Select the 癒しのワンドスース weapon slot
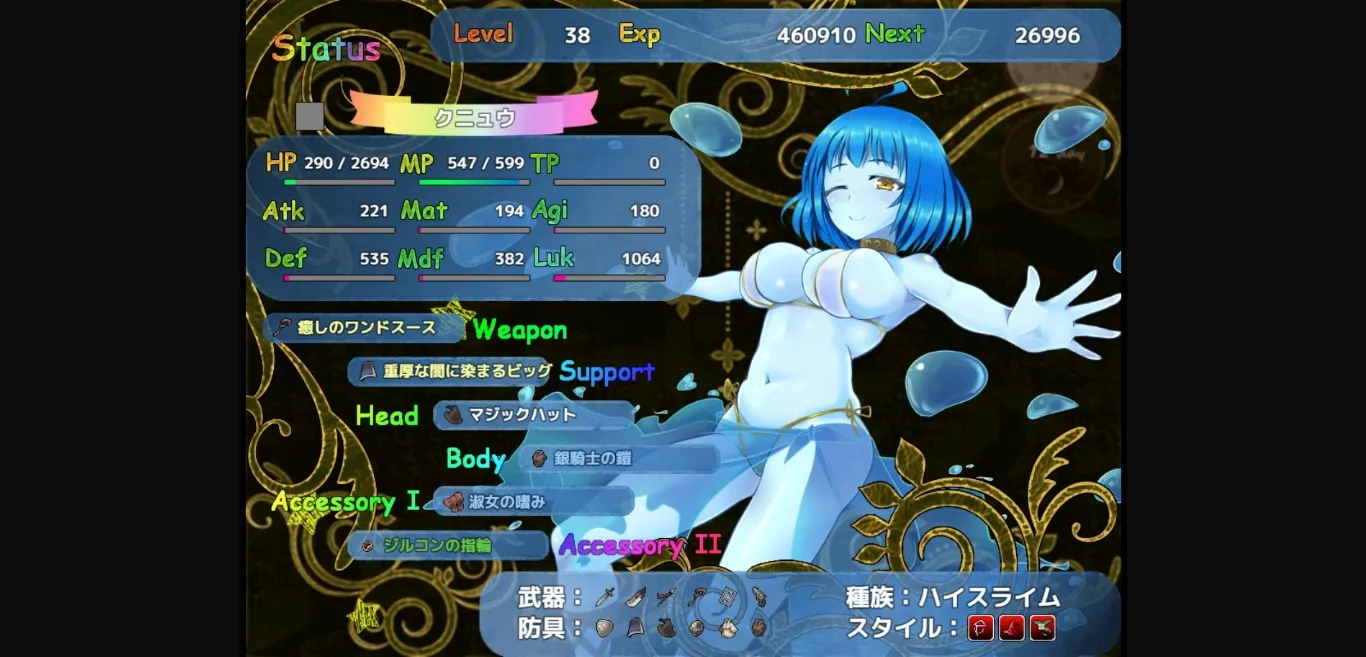This screenshot has width=1366, height=657. click(x=363, y=328)
